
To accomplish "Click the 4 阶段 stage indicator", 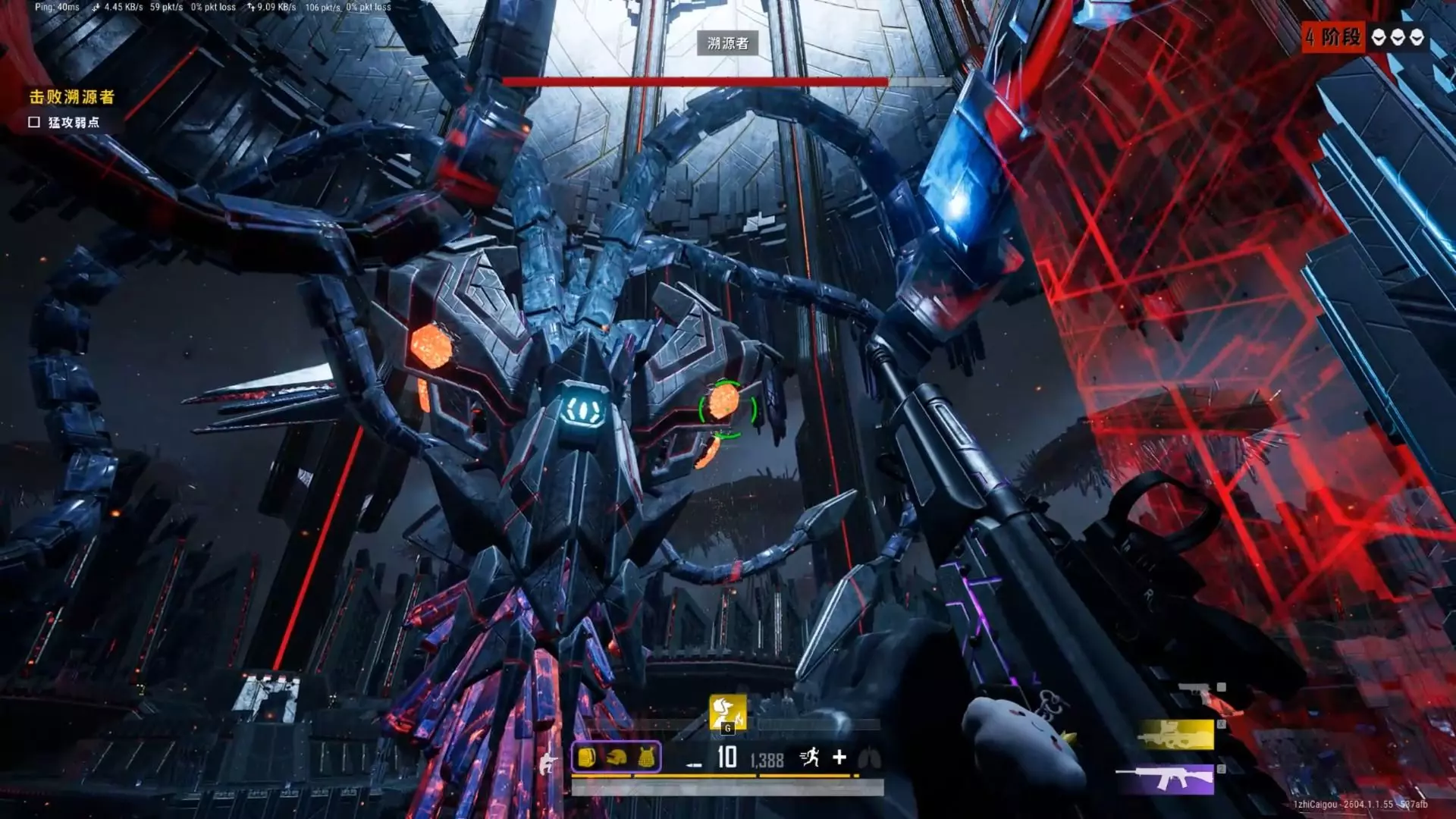I will coord(1333,37).
